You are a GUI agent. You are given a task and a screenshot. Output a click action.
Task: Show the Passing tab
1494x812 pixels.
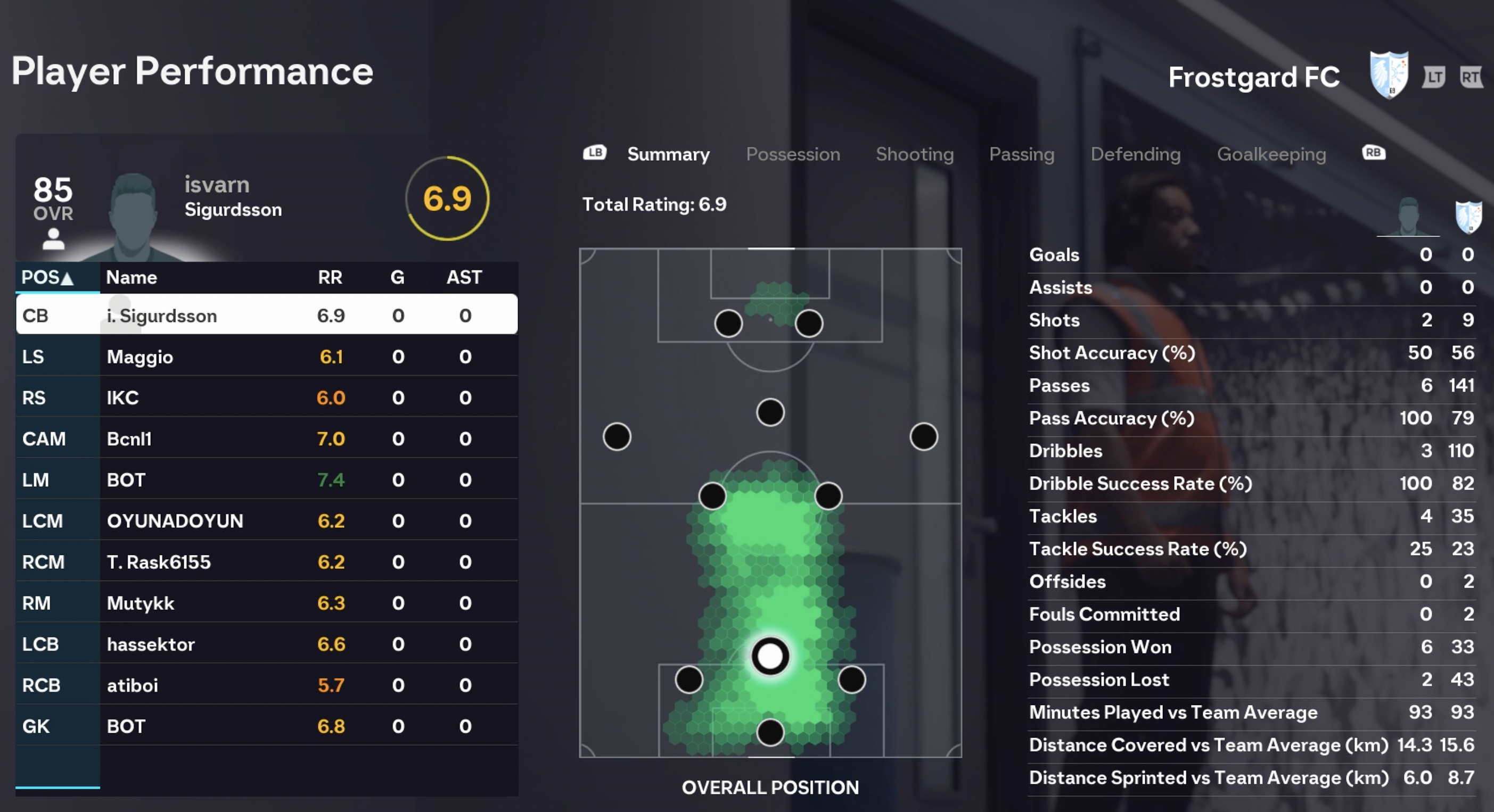(1021, 154)
